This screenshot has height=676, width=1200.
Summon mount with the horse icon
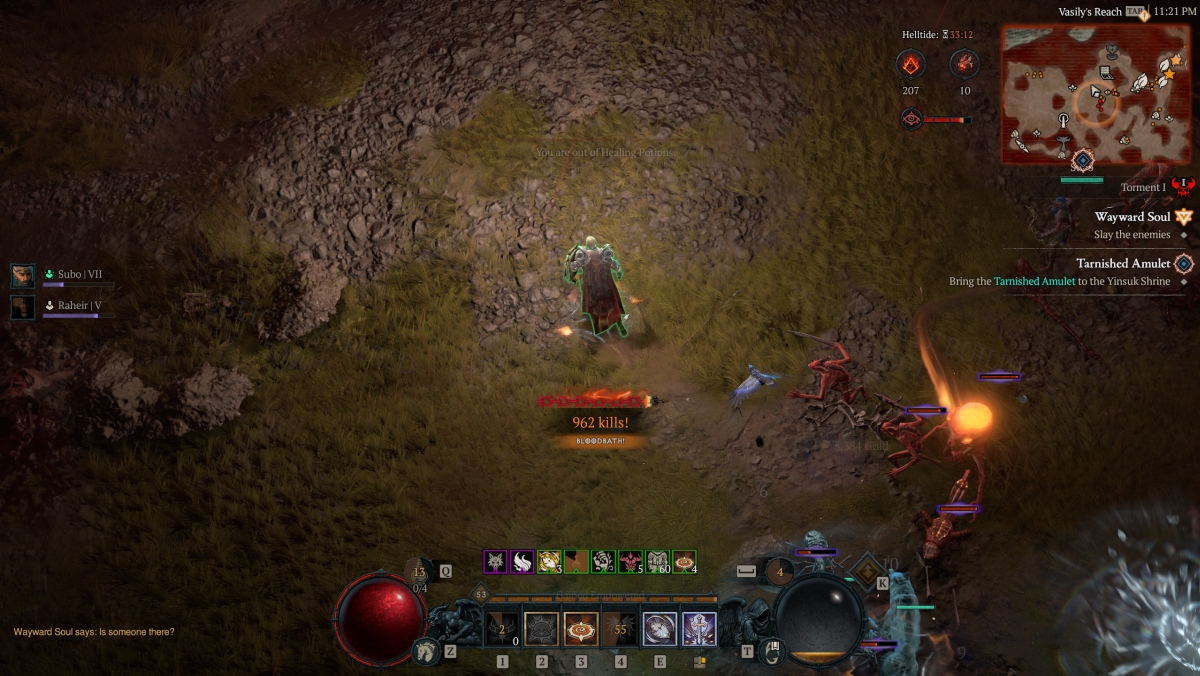pos(425,652)
